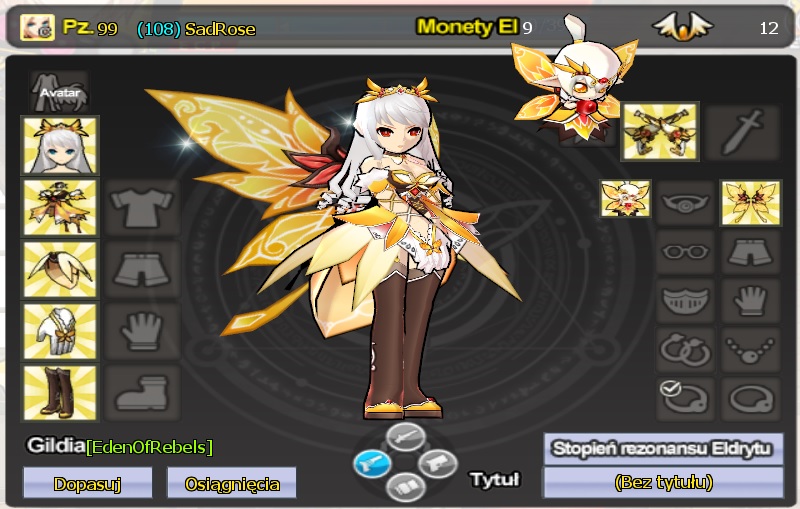Click the empty earrings accessory slot
Image resolution: width=800 pixels, height=509 pixels.
pyautogui.click(x=685, y=349)
